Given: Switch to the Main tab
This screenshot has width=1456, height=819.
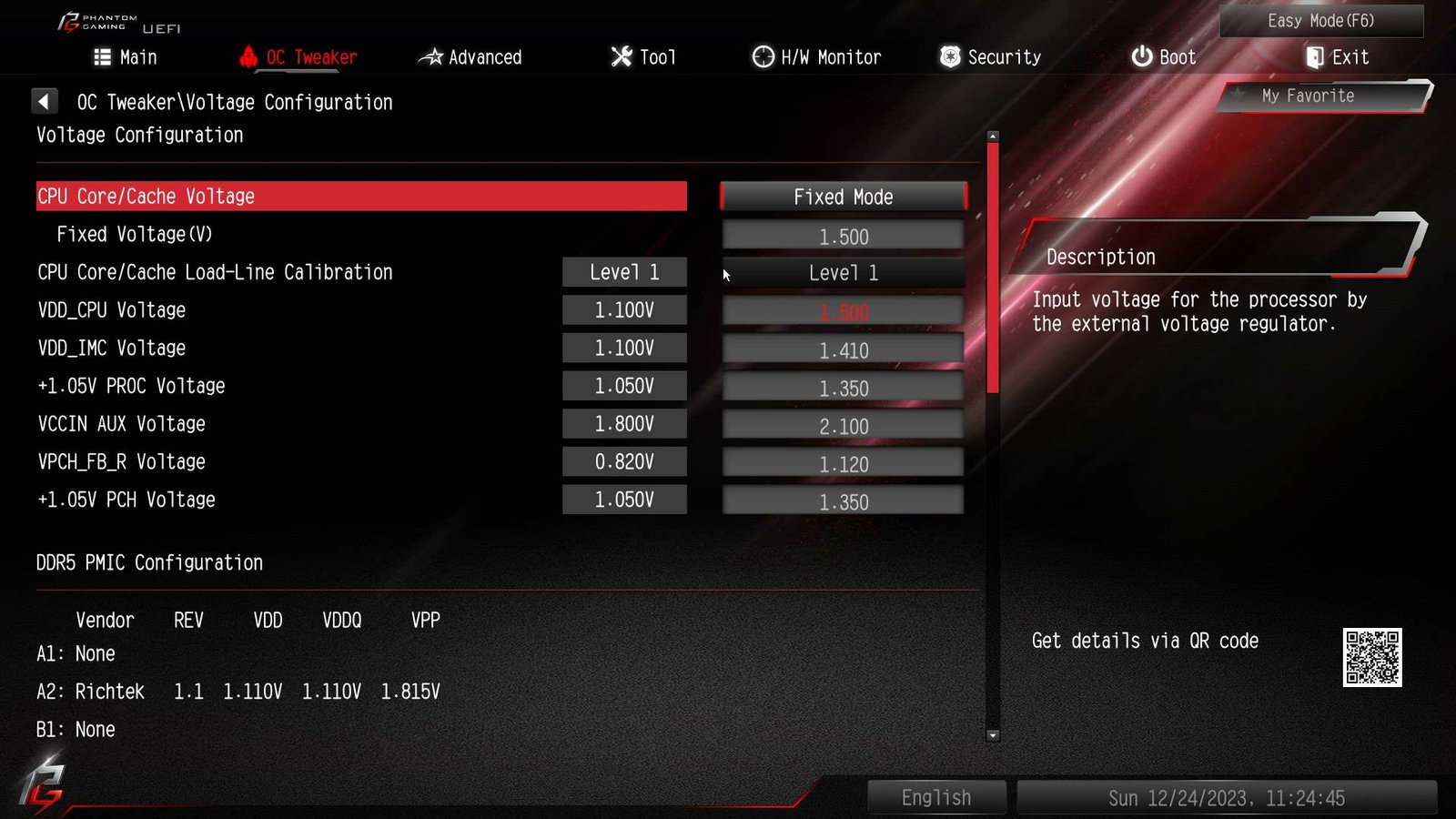Looking at the screenshot, I should tap(126, 57).
